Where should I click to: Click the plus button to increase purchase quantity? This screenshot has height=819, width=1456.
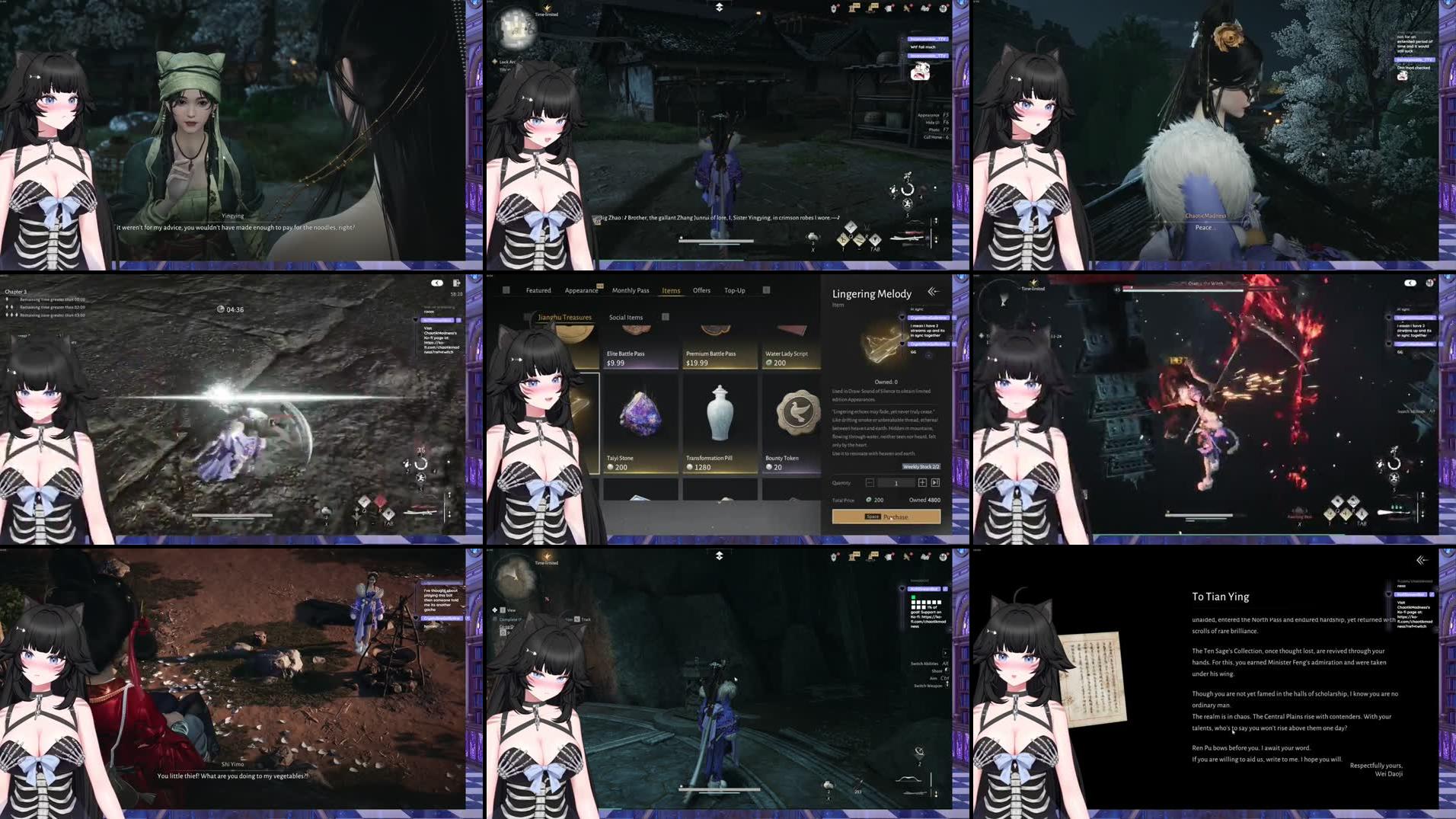coord(921,483)
